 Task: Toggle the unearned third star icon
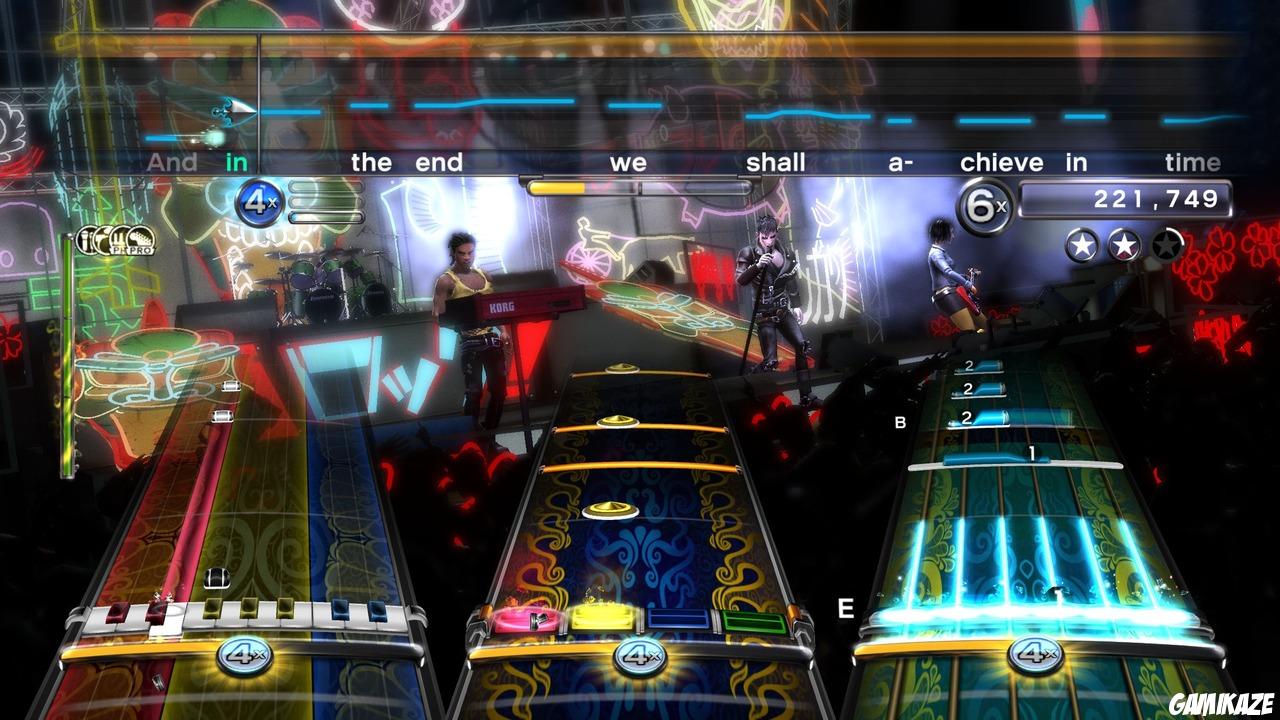pyautogui.click(x=1166, y=242)
